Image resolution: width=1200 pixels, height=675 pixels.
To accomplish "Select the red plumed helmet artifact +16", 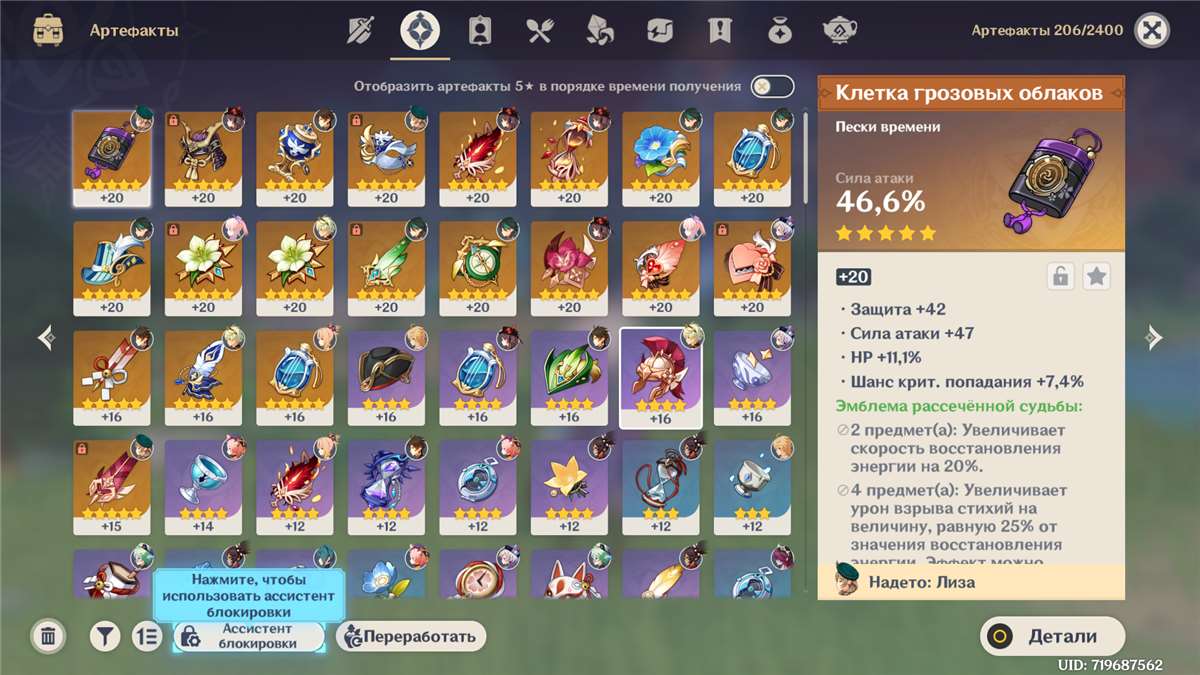I will 660,376.
